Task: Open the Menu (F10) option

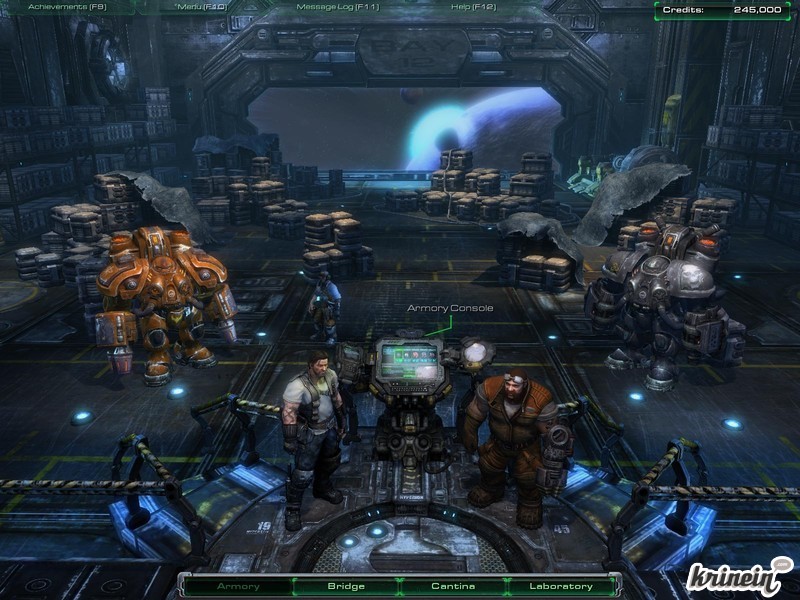Action: point(200,7)
